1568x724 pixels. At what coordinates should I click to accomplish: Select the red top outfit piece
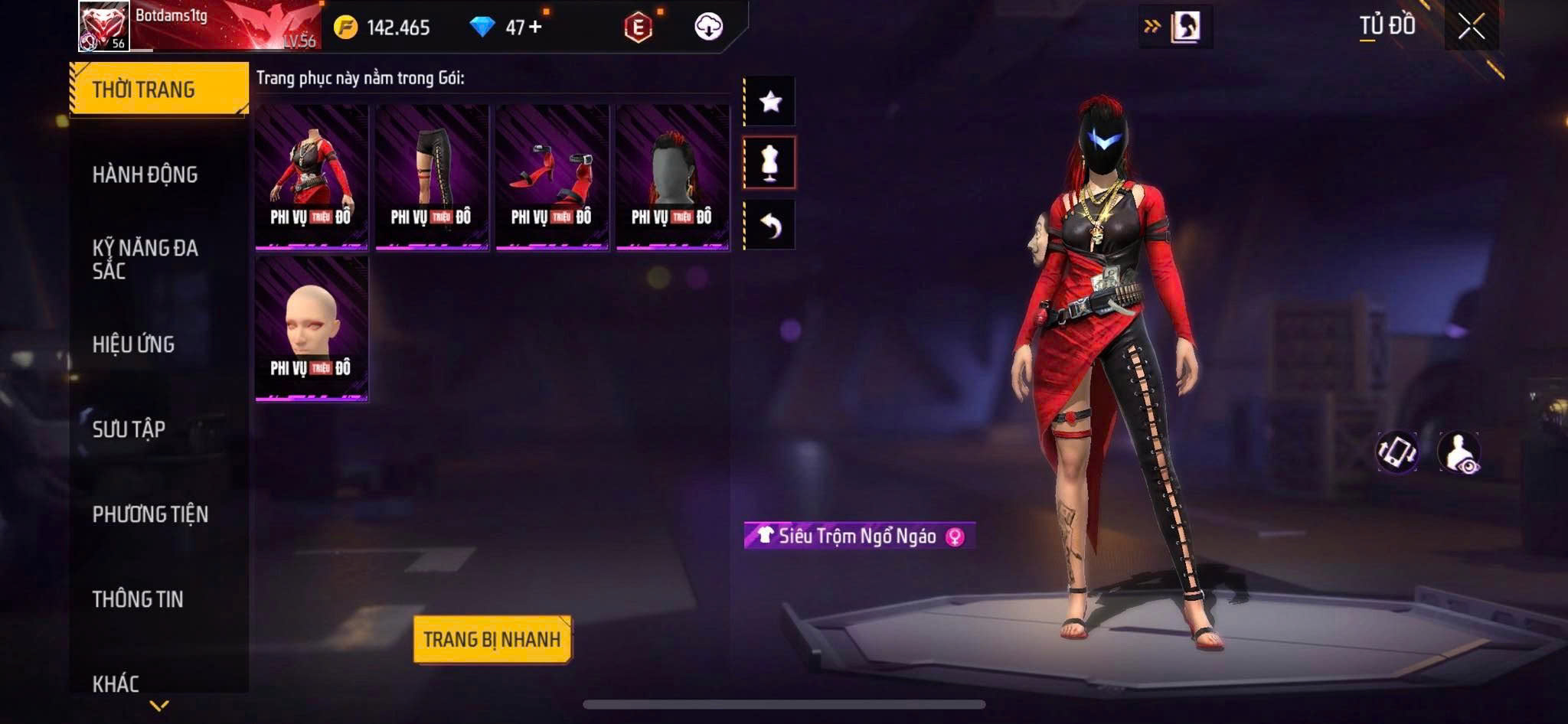click(312, 177)
